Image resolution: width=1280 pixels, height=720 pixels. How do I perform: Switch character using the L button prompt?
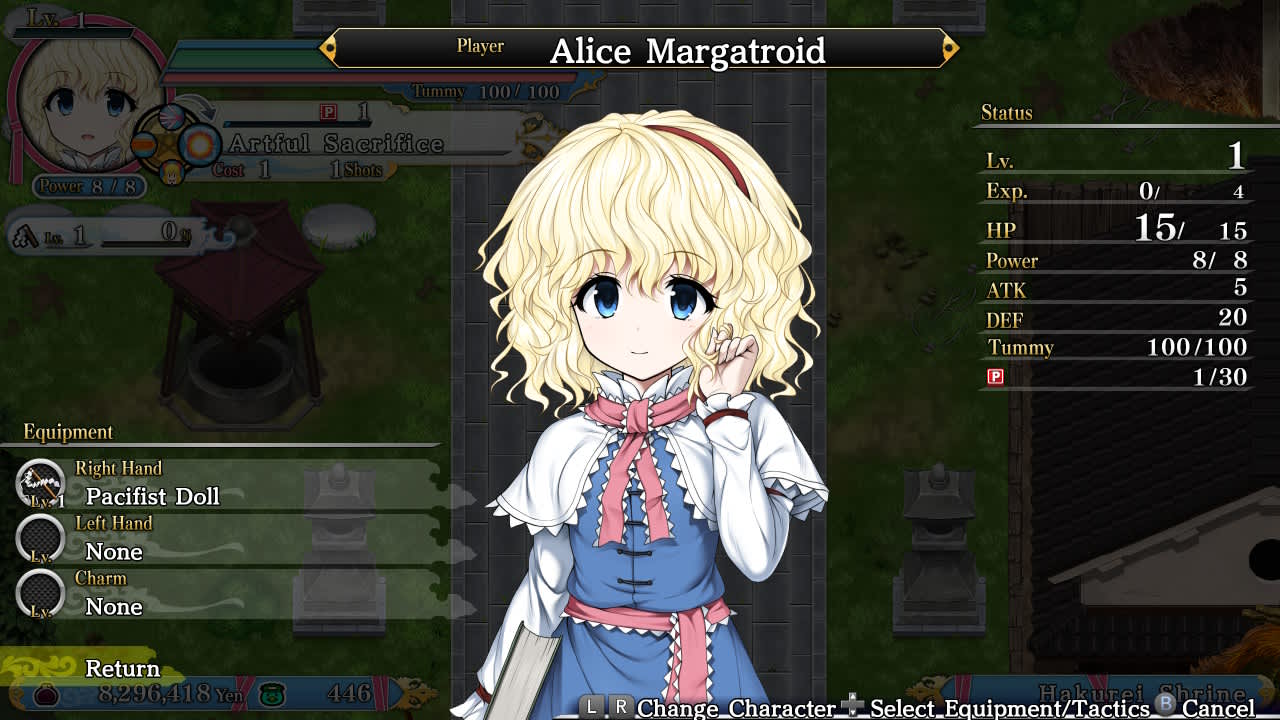[591, 707]
